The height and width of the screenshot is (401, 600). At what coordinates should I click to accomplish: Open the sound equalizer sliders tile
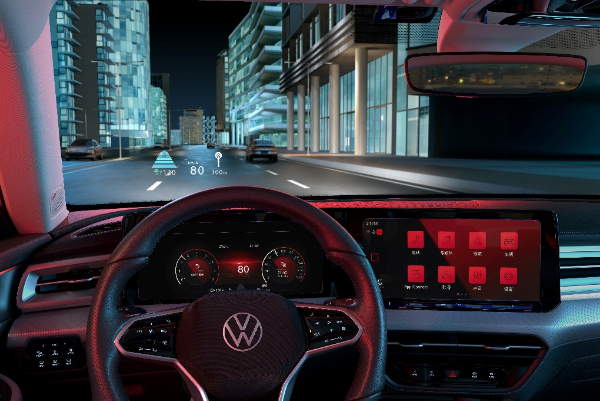[478, 273]
